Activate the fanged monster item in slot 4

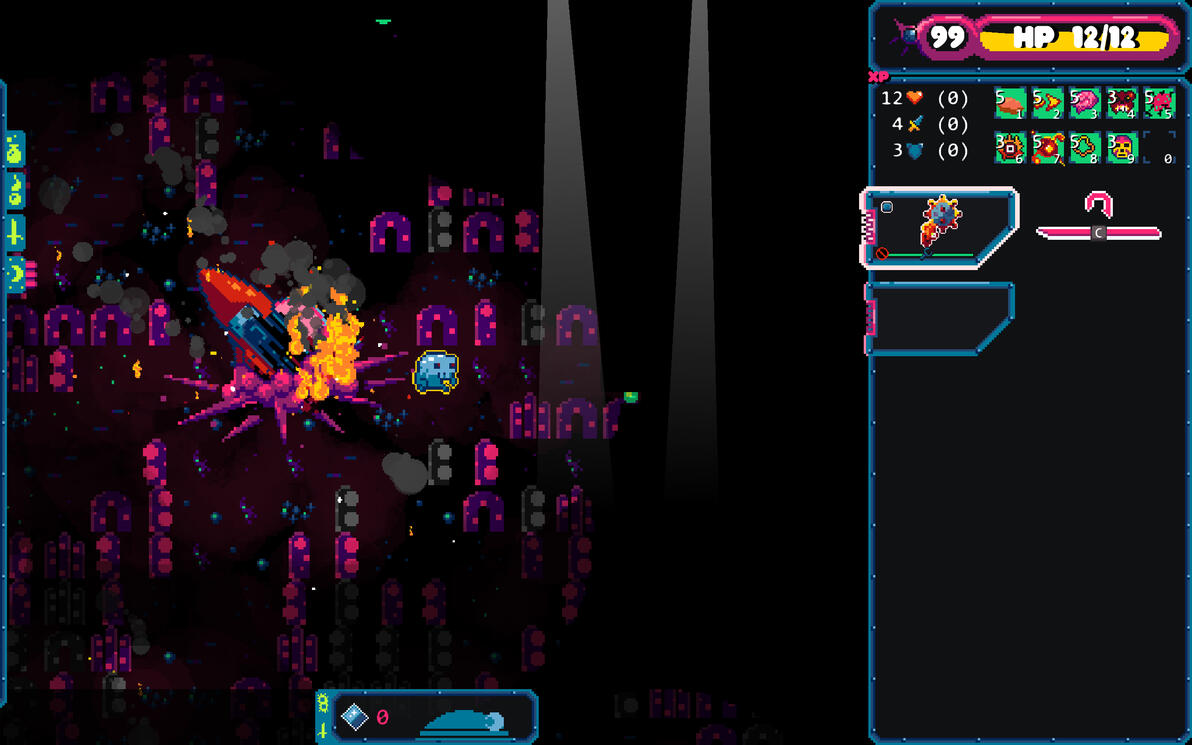[x=1122, y=103]
